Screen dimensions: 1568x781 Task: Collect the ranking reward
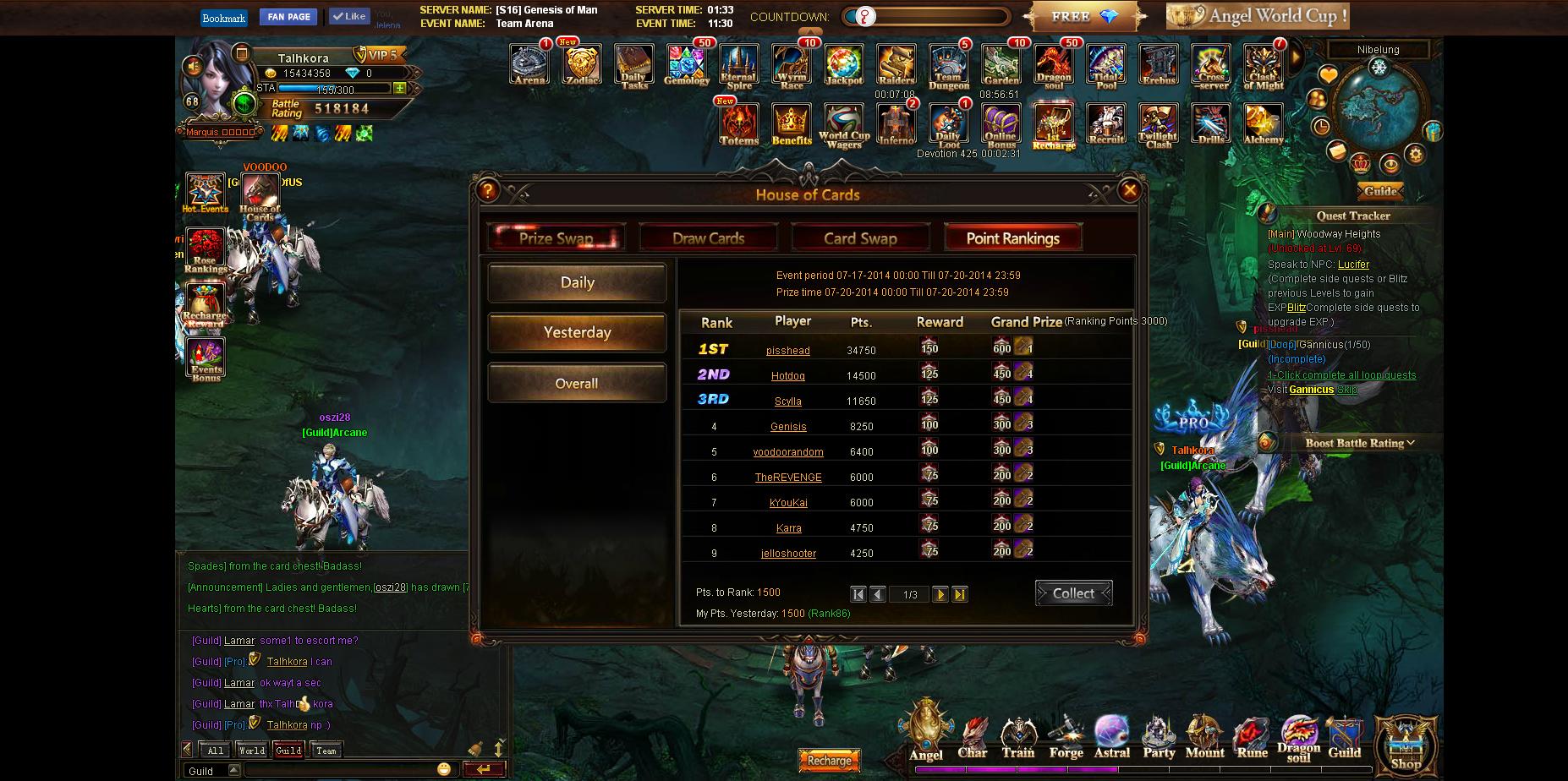point(1073,593)
